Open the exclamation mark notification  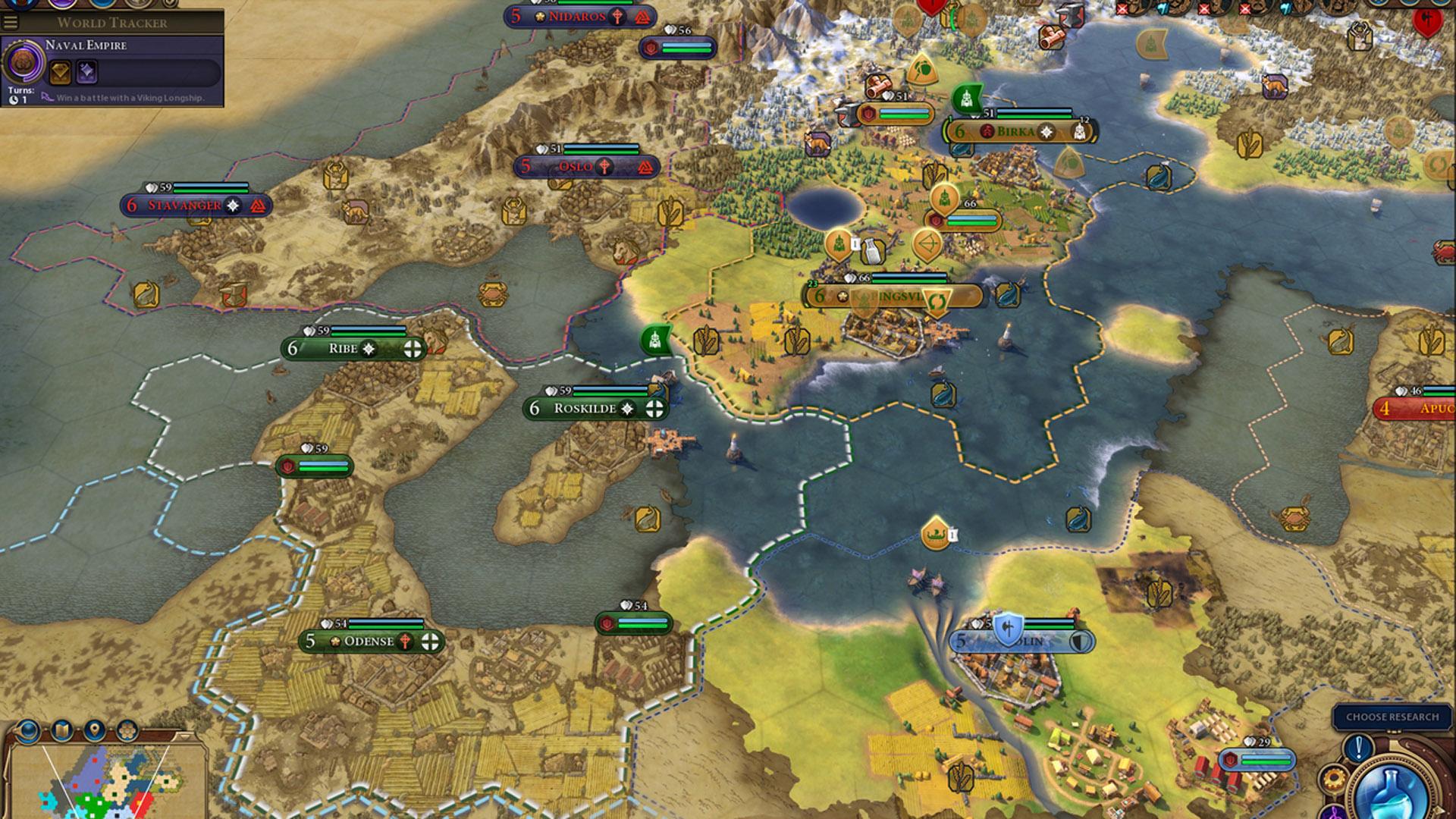click(x=1358, y=748)
